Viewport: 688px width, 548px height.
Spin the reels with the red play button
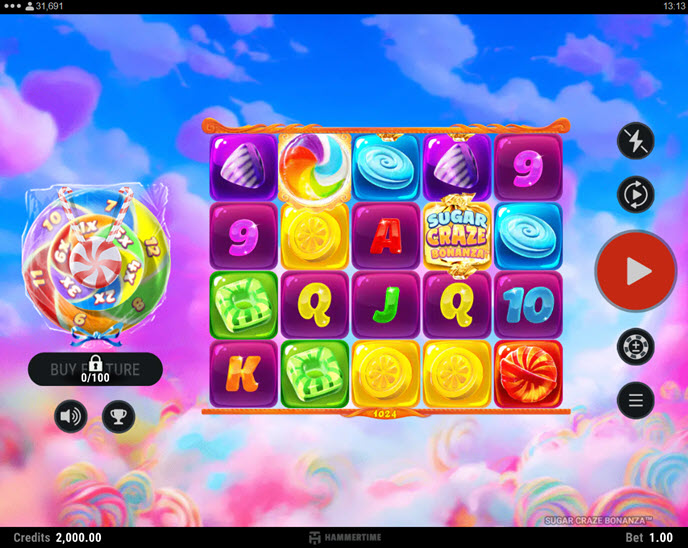coord(636,271)
